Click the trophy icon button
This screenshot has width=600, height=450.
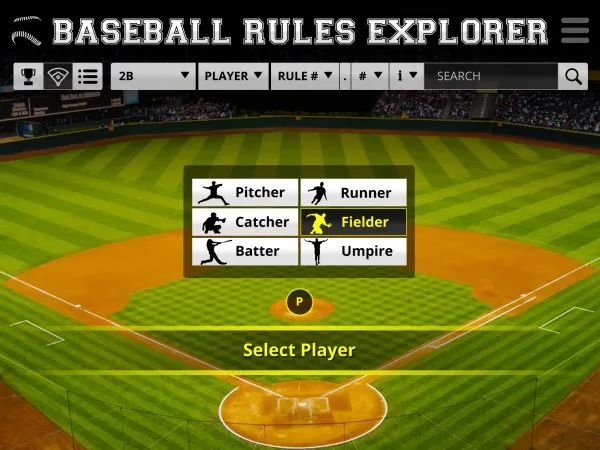(x=28, y=76)
